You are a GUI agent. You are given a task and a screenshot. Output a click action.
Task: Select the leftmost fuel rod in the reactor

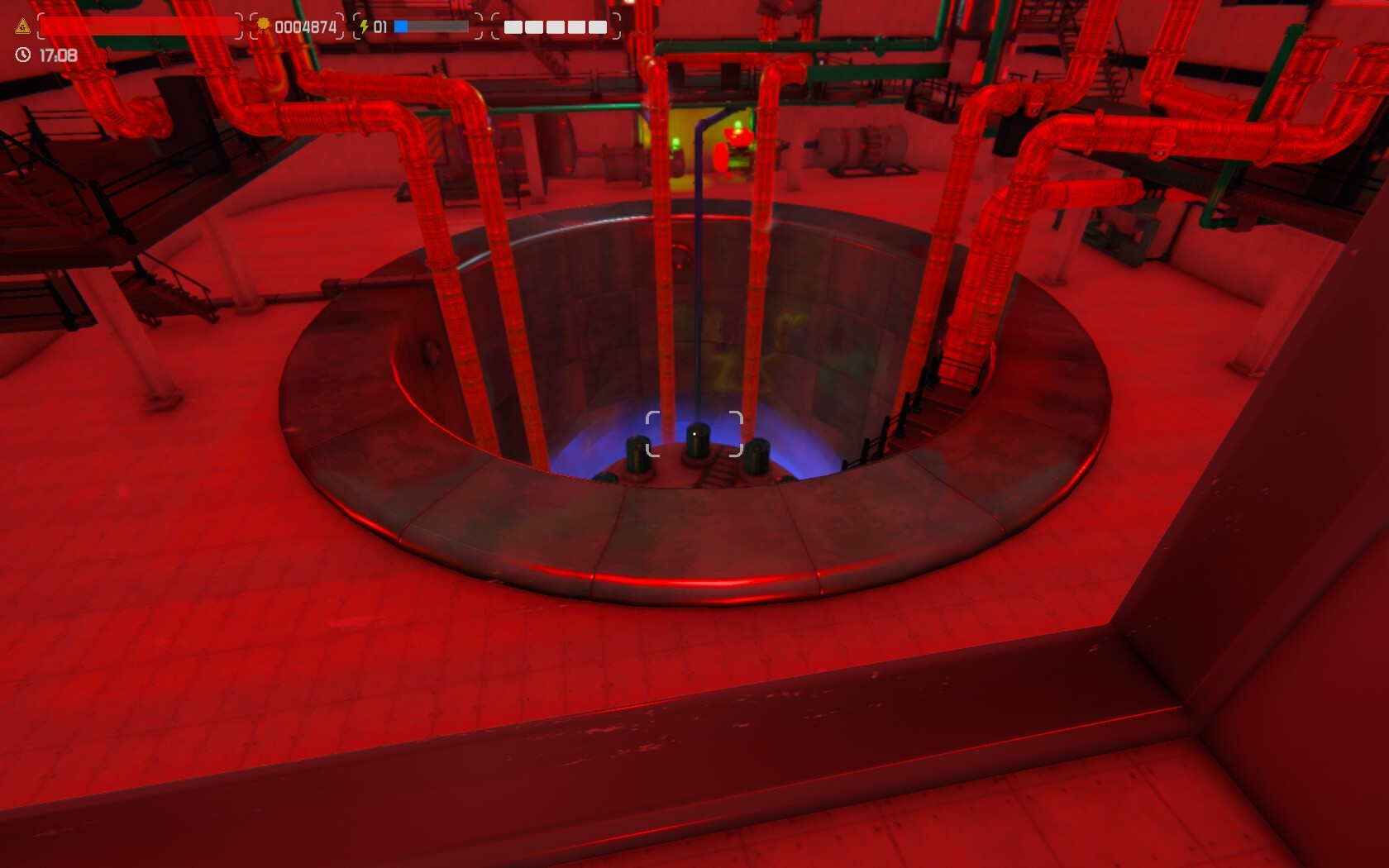point(639,455)
